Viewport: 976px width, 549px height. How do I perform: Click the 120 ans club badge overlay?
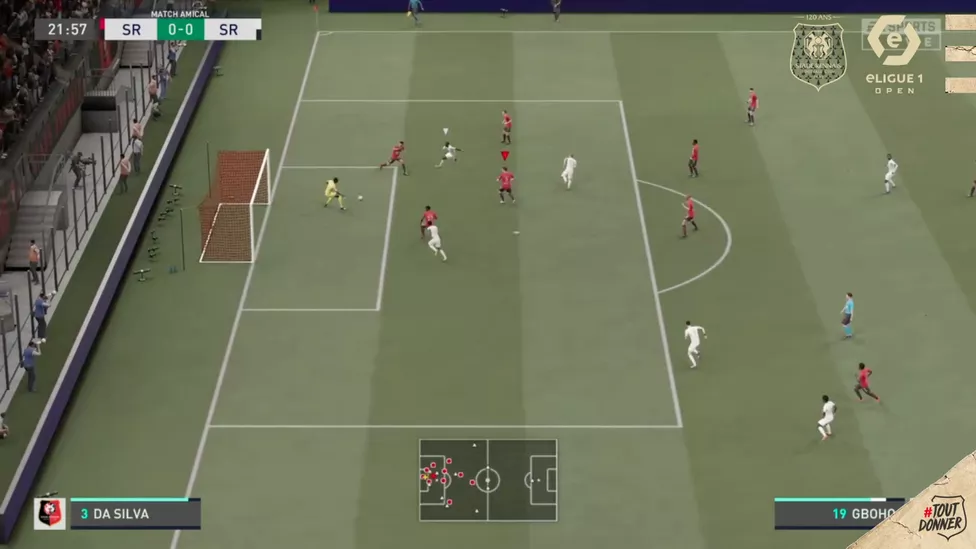click(818, 55)
